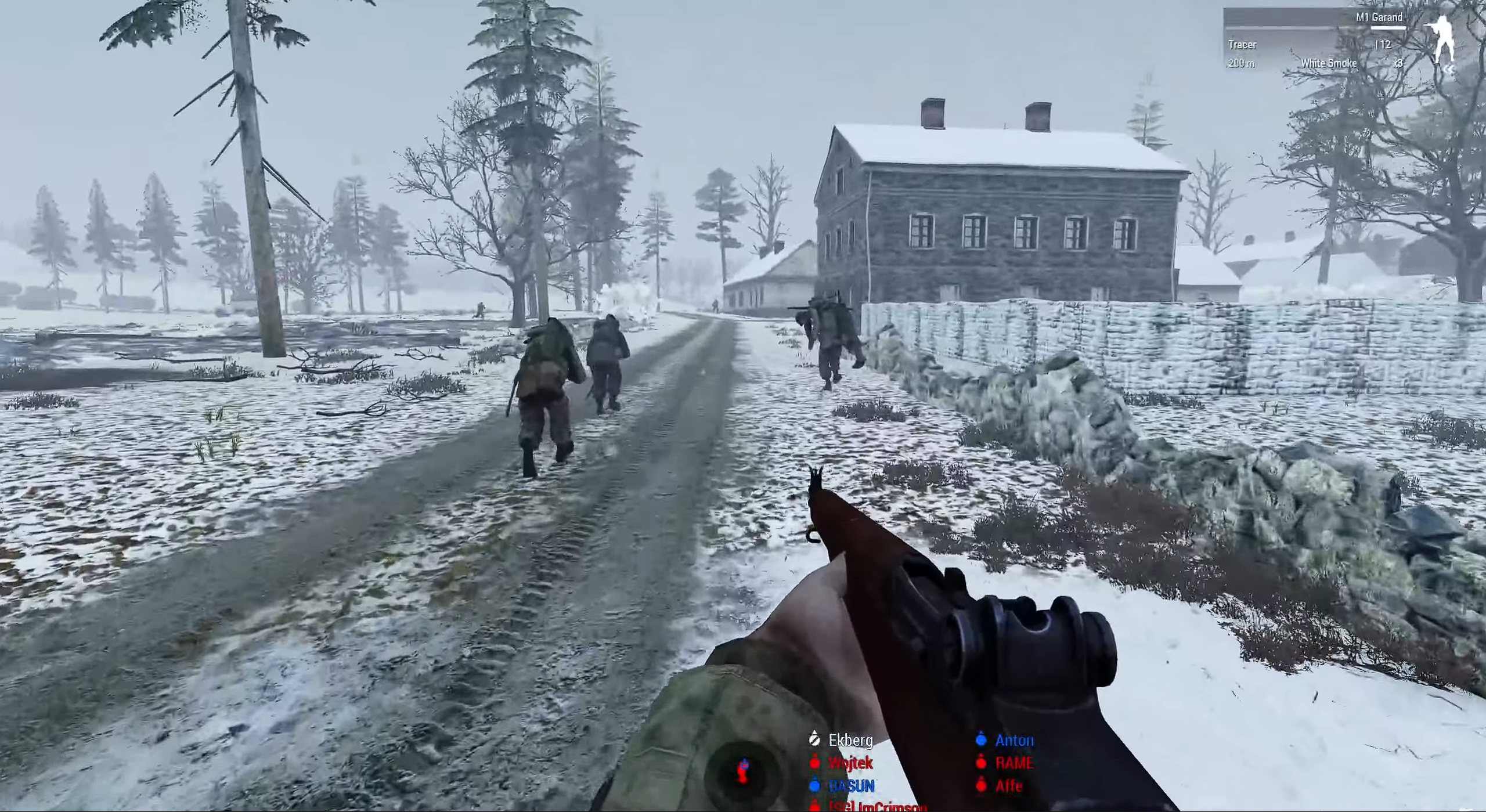Select squad member Anton
This screenshot has height=812, width=1486.
(x=1014, y=740)
